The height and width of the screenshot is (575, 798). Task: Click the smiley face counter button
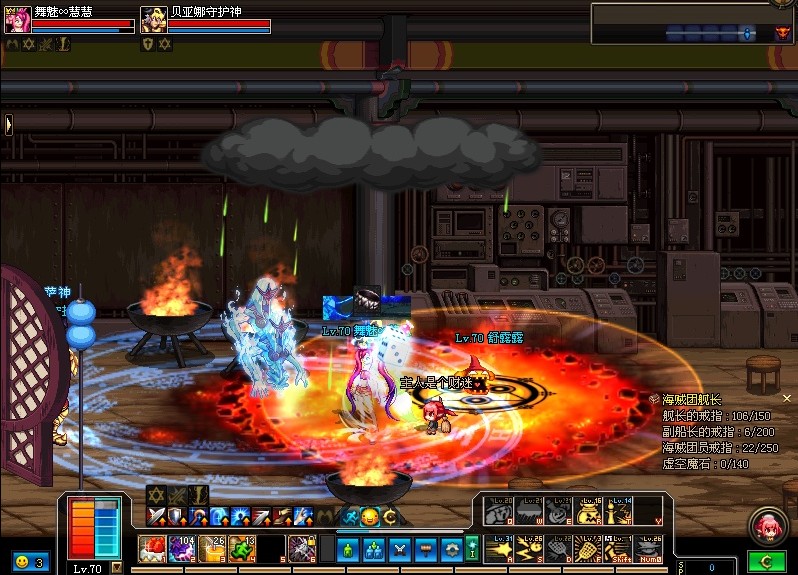pos(29,562)
